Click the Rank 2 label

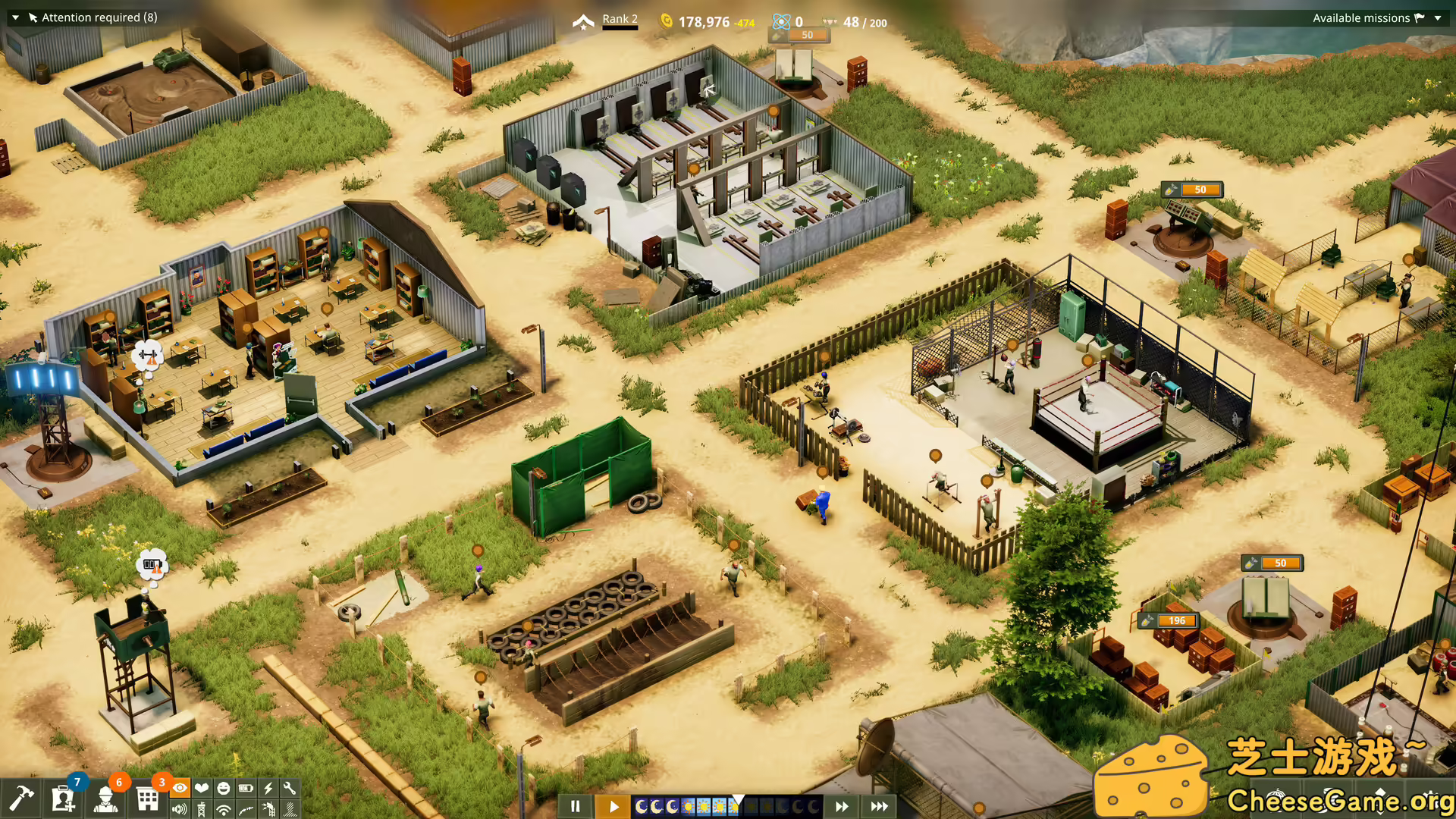click(x=620, y=18)
